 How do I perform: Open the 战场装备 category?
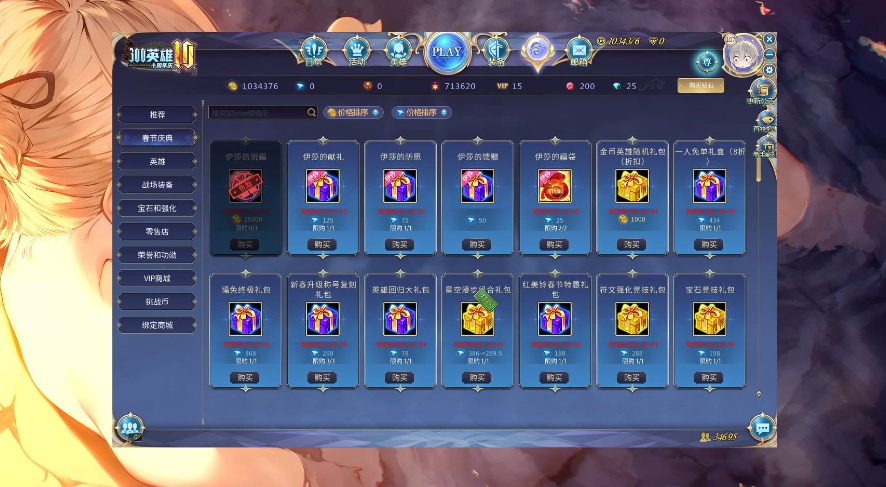(x=158, y=185)
